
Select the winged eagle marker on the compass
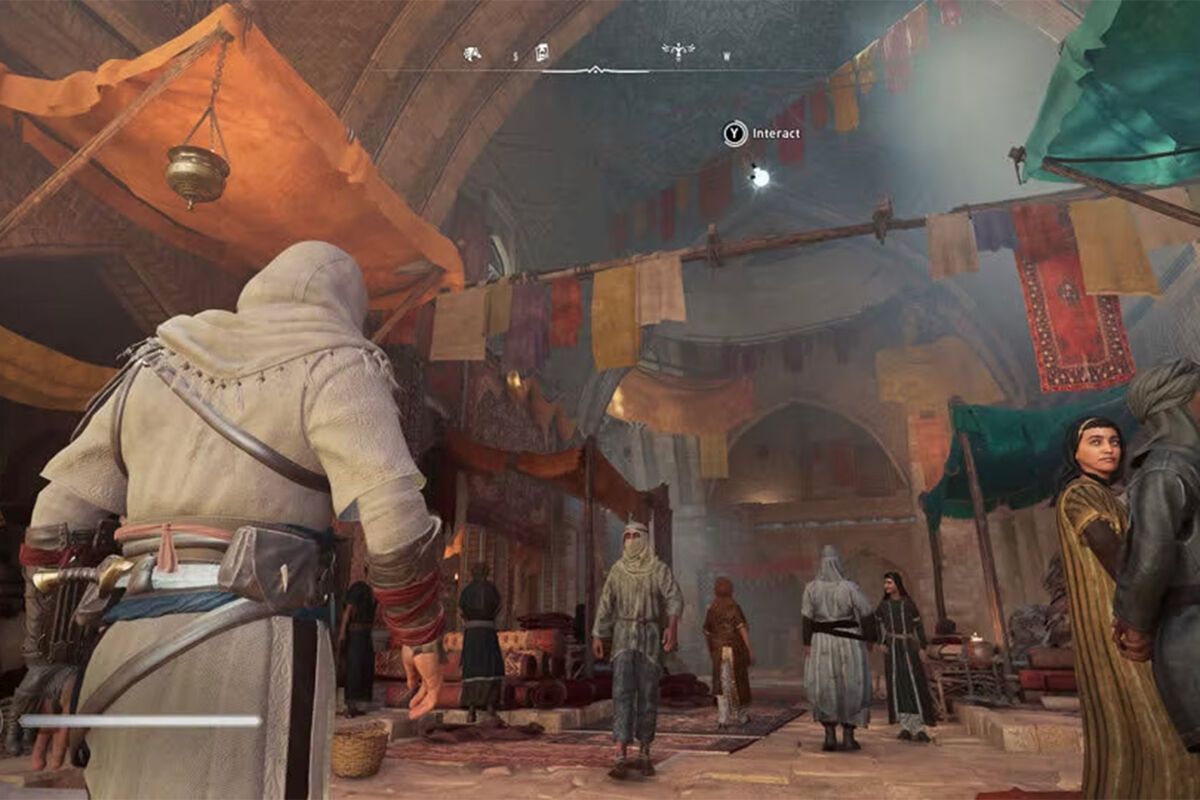(x=678, y=50)
